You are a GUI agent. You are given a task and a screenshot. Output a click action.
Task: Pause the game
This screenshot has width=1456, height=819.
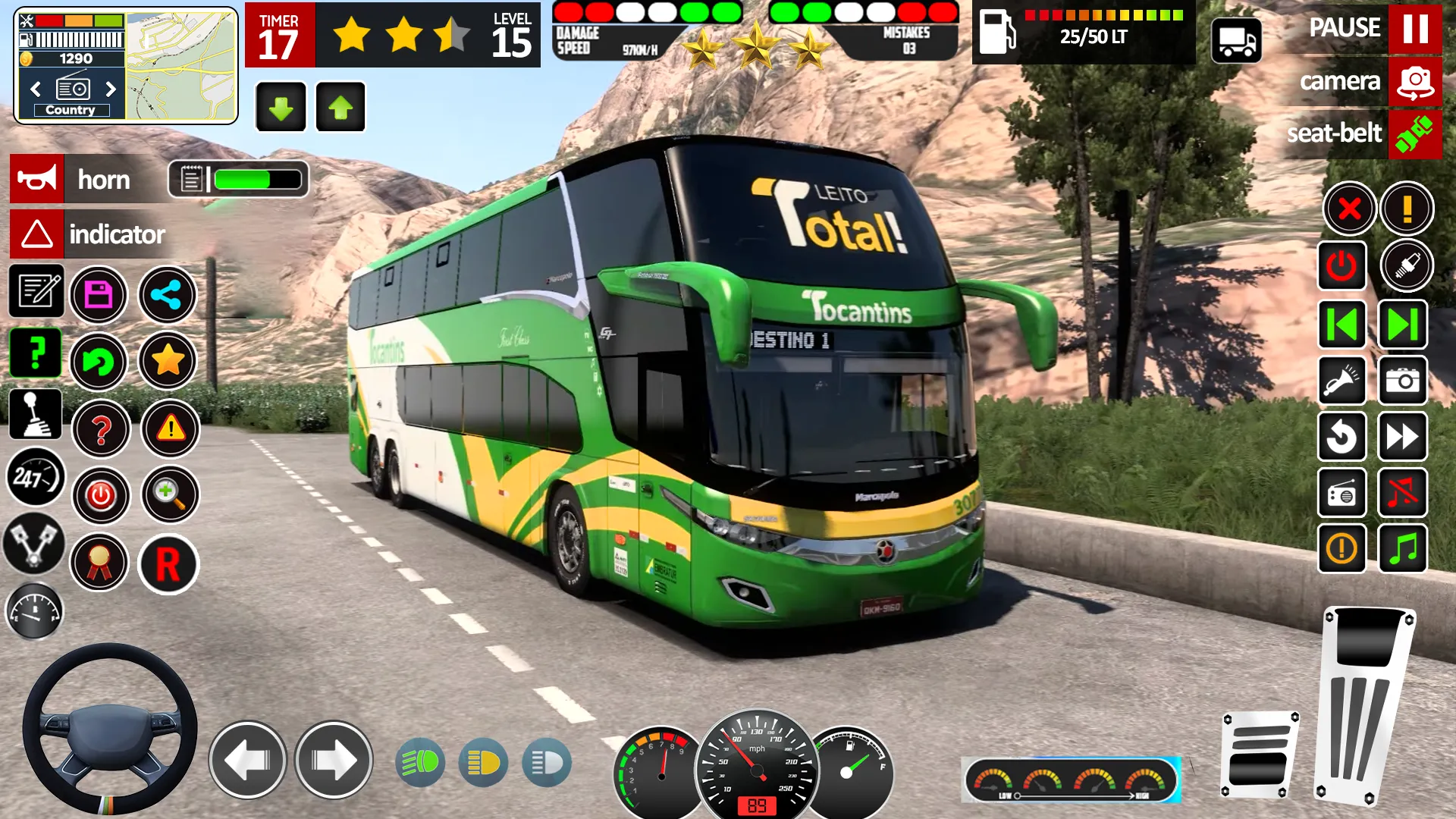(x=1414, y=29)
